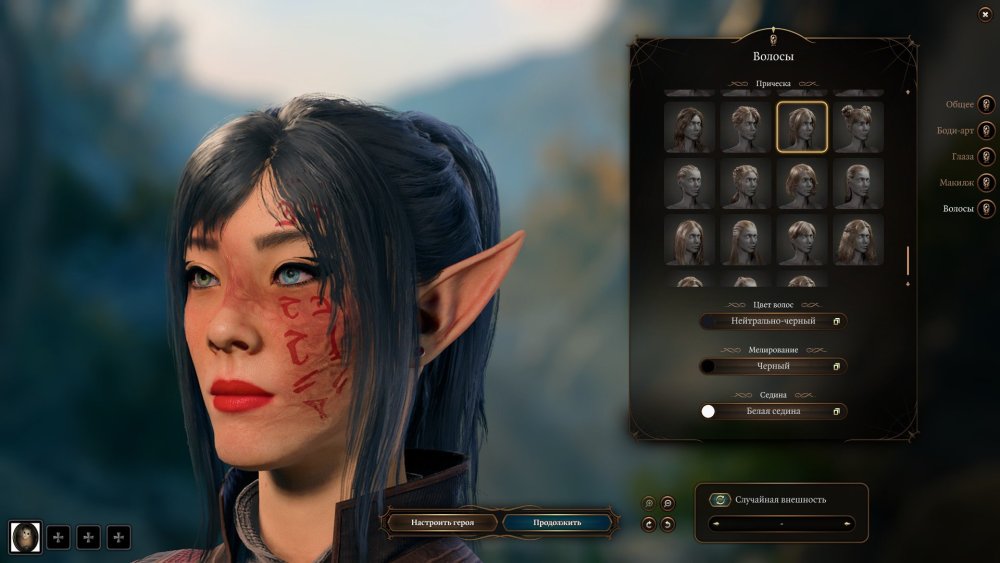The image size is (1000, 563).
Task: Pick the double-bun hairstyle thumbnail
Action: click(859, 127)
